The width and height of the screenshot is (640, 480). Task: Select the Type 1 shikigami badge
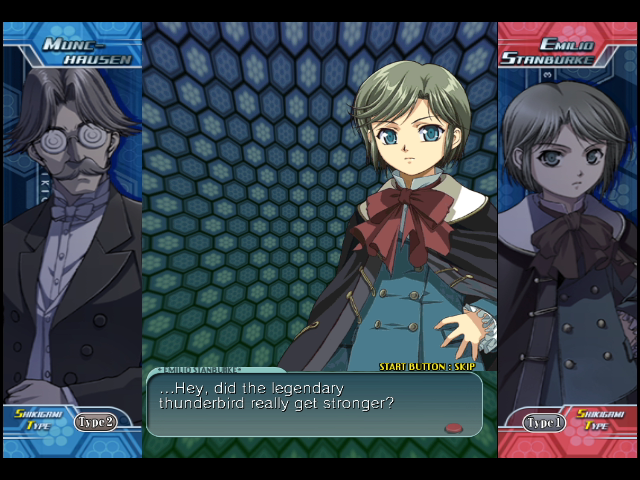545,422
